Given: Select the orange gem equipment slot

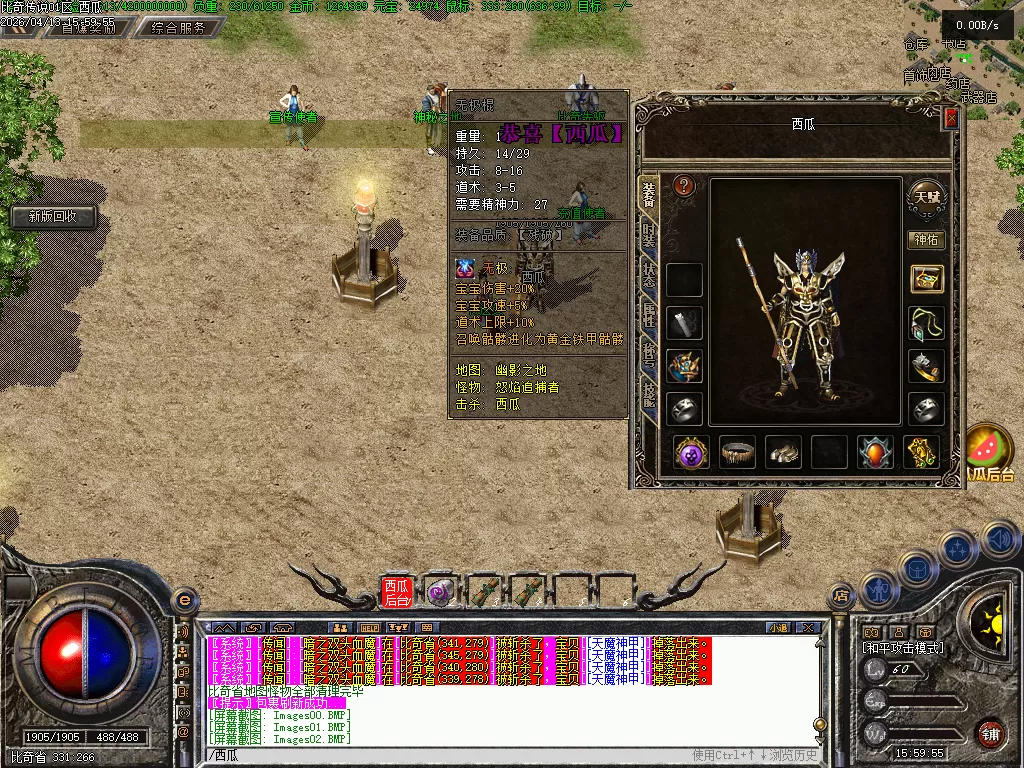Looking at the screenshot, I should [875, 452].
